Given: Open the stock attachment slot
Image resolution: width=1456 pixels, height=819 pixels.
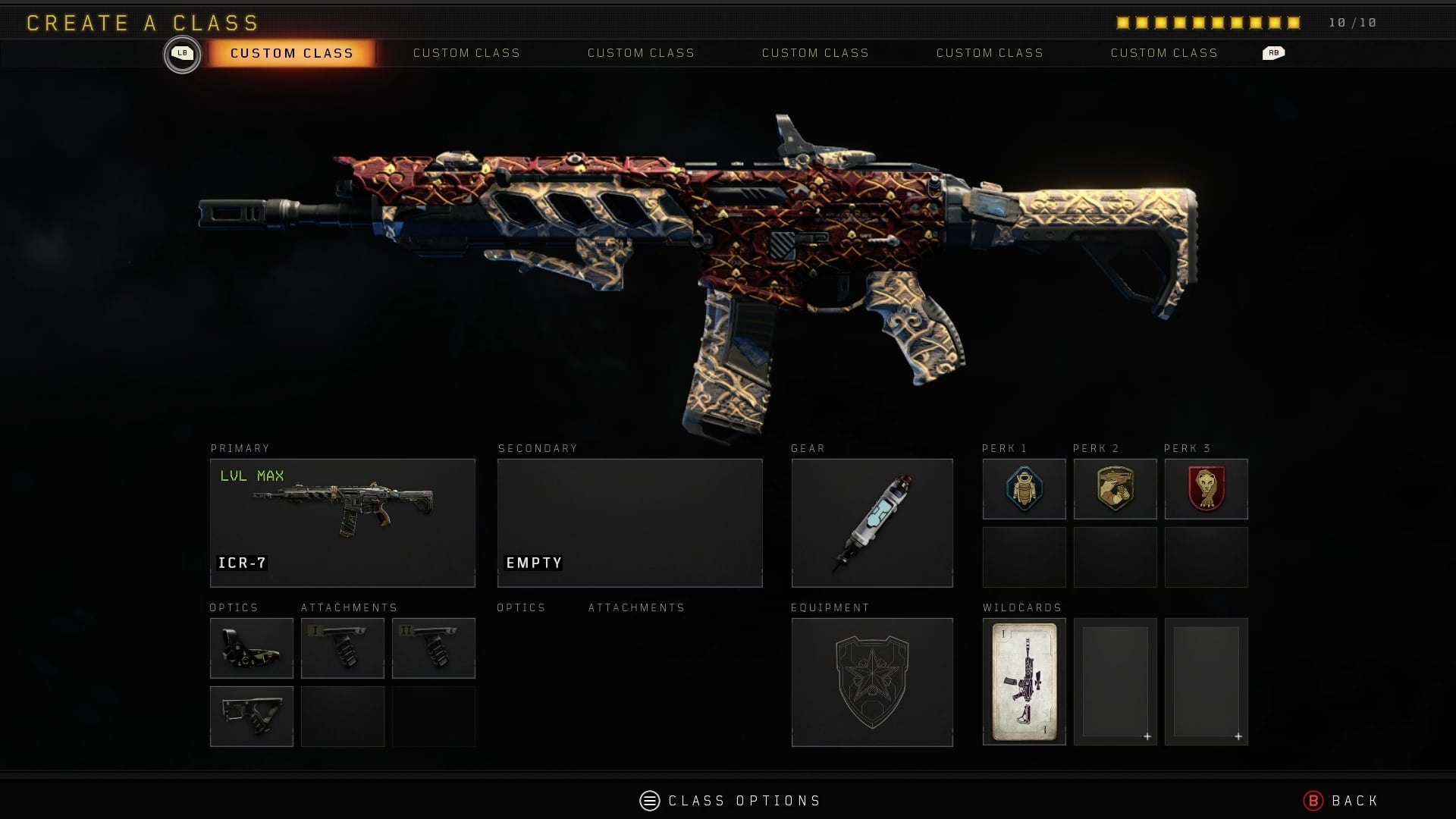Looking at the screenshot, I should coord(251,716).
